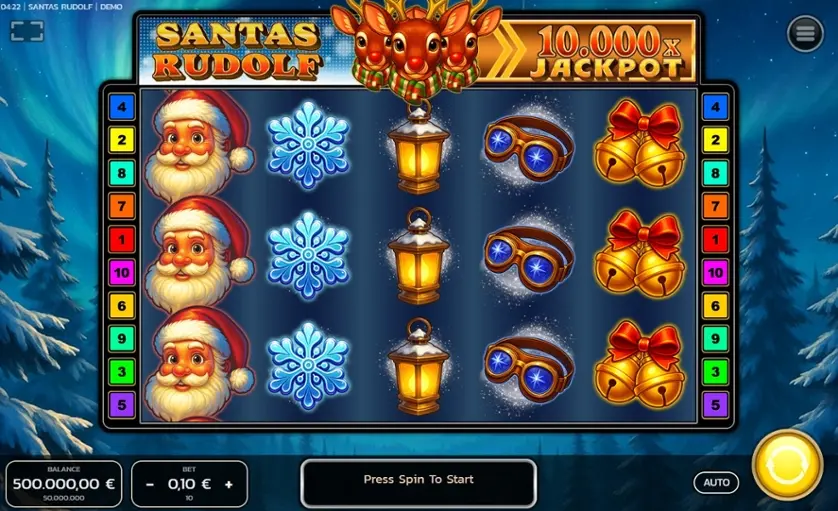Increase the bet with the plus button
Viewport: 838px width, 511px height.
click(229, 484)
